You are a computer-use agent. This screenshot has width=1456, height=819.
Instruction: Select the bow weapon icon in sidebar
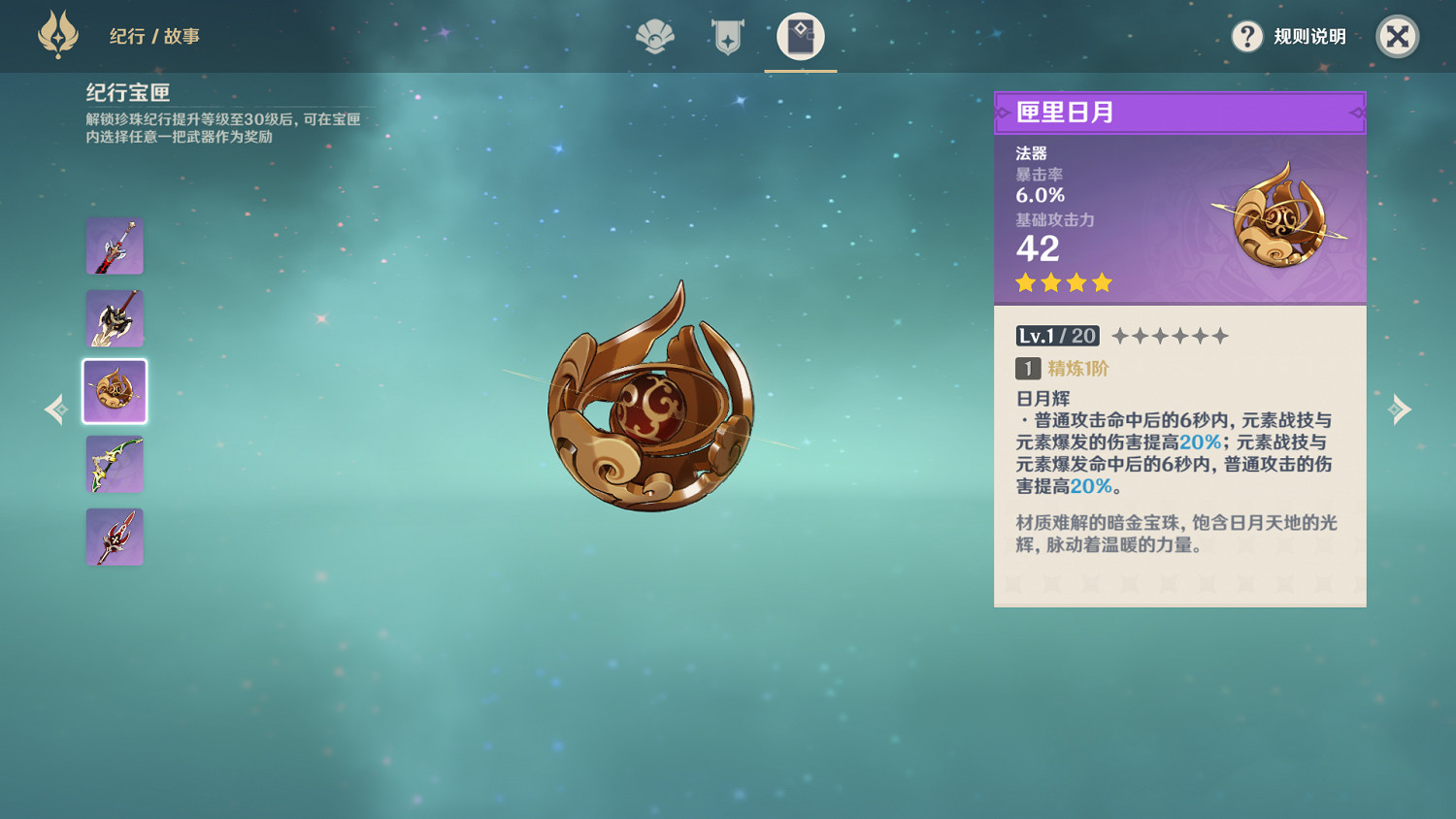click(114, 464)
